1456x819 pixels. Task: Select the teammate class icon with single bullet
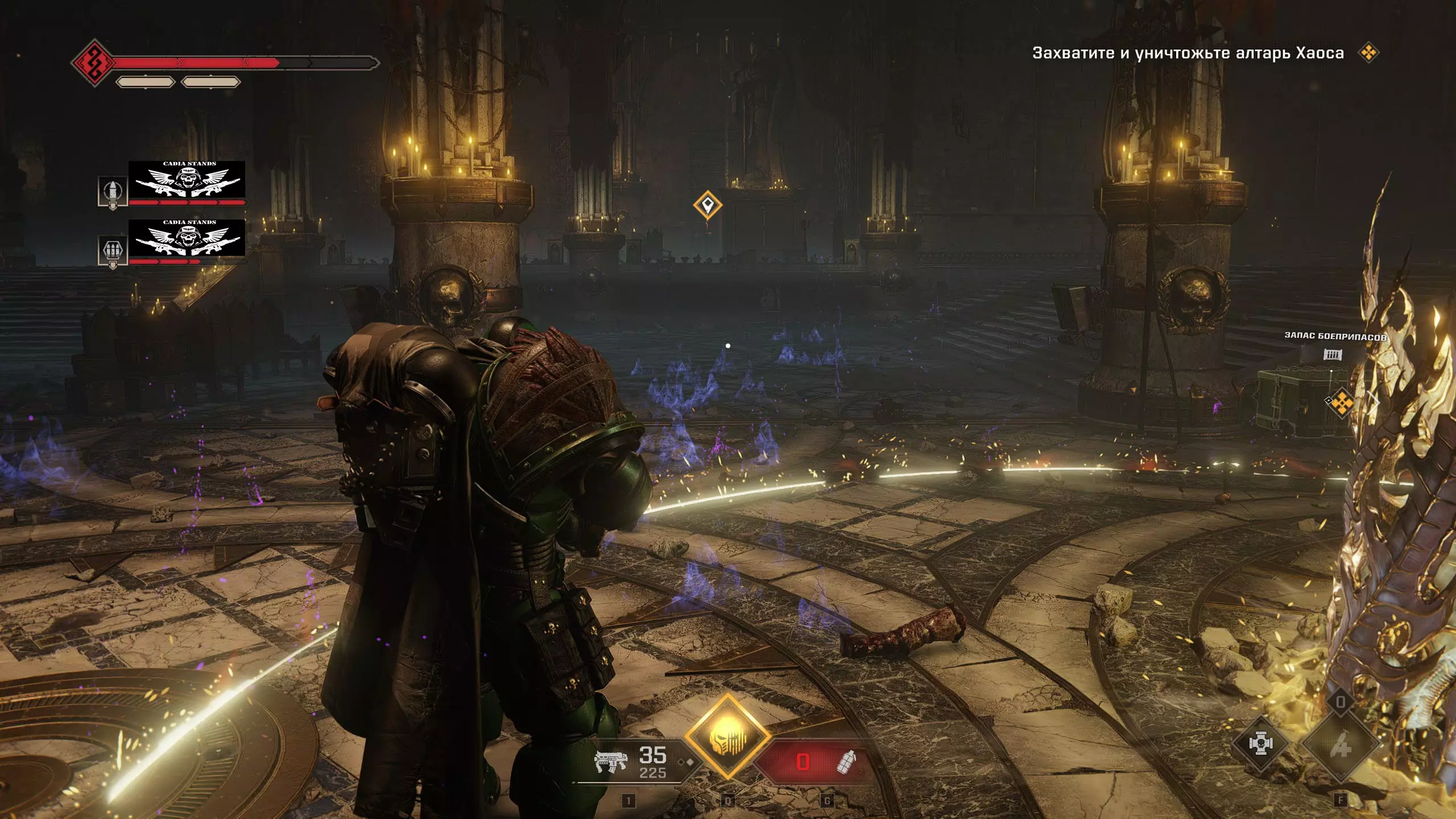pos(113,192)
